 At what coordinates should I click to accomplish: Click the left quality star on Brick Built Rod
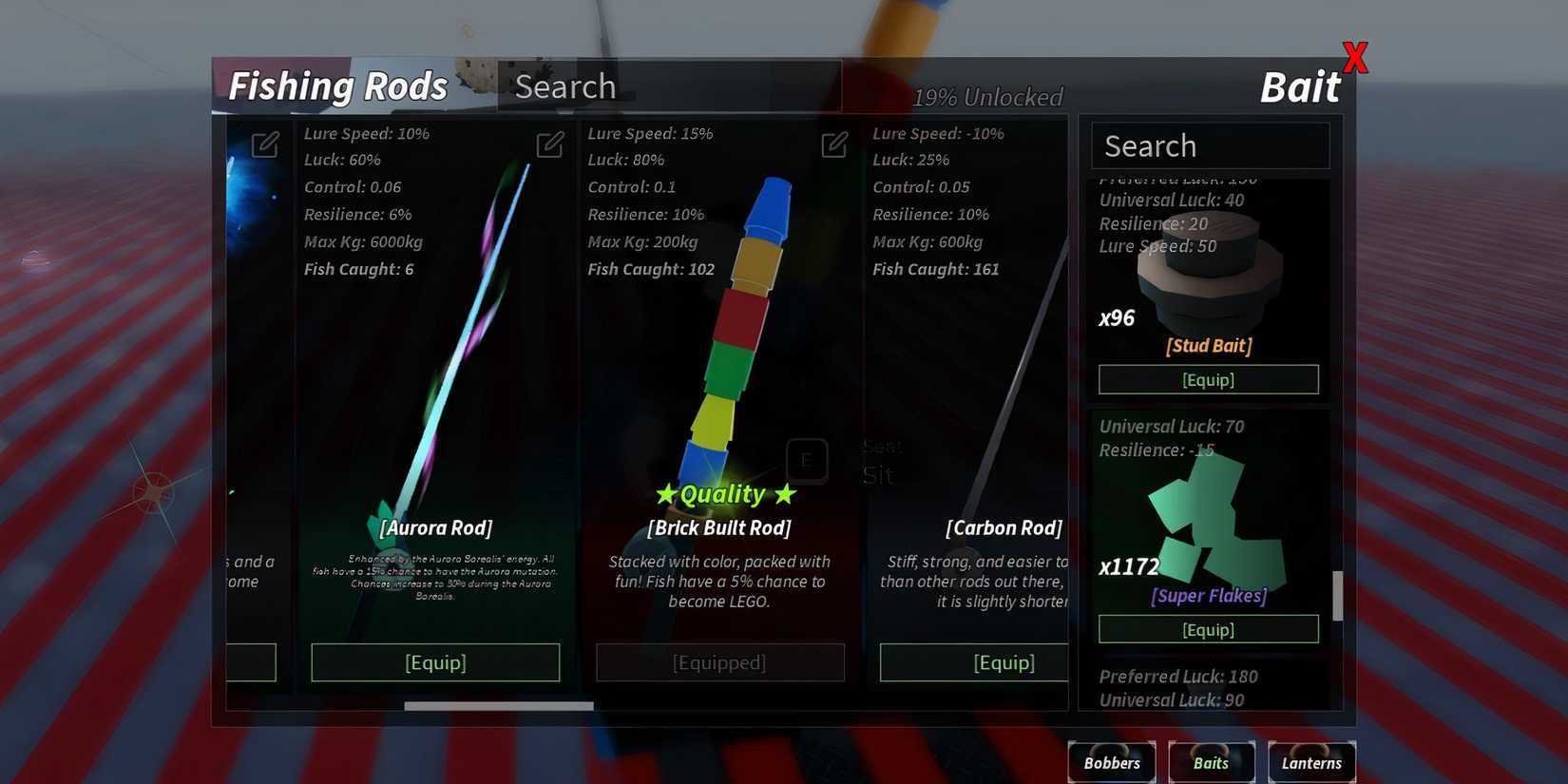tap(668, 493)
